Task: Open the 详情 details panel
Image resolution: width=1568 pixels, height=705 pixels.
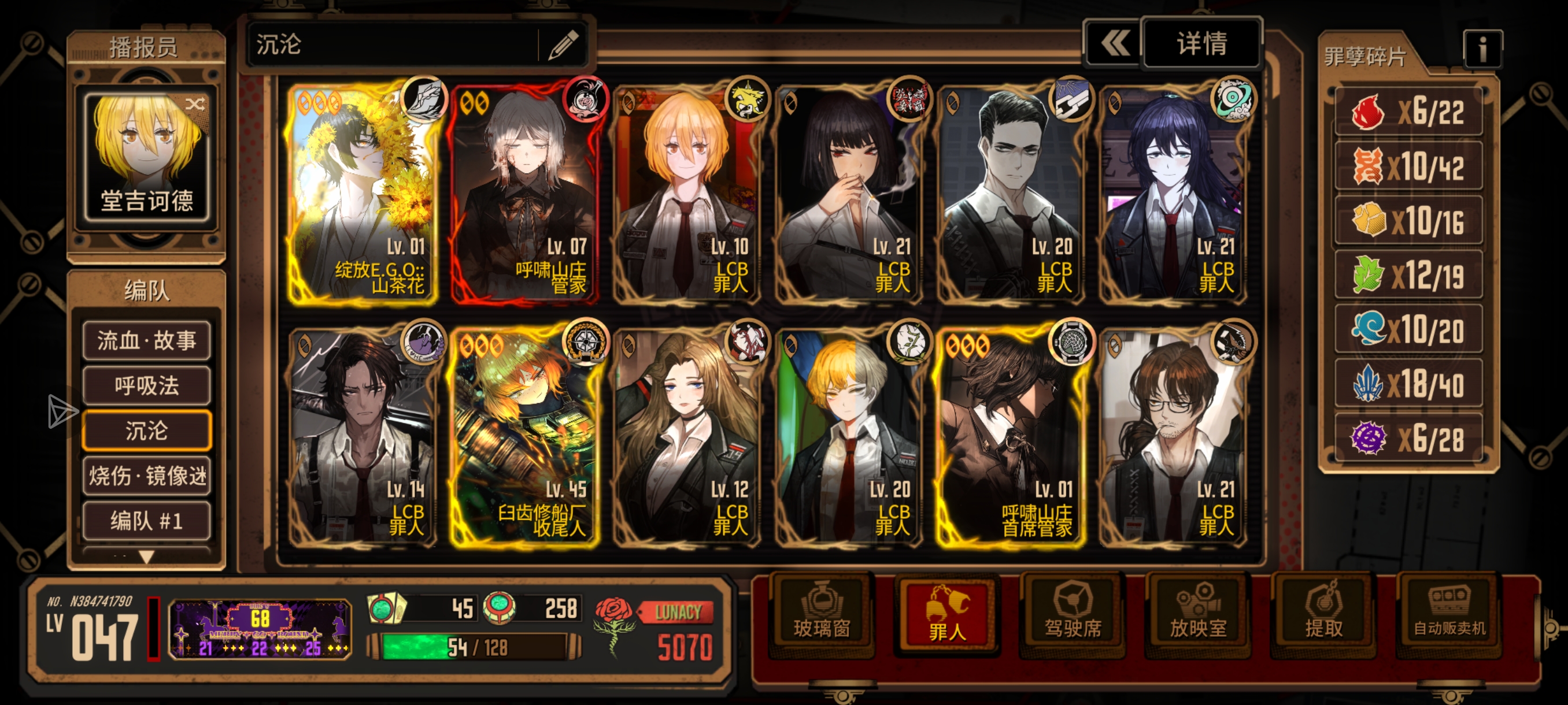Action: click(1201, 44)
